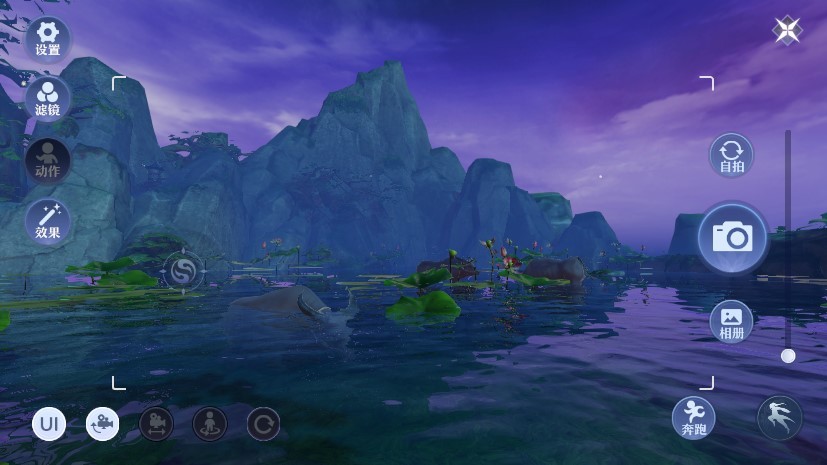Open the 相册 photo album
827x465 pixels.
click(731, 321)
